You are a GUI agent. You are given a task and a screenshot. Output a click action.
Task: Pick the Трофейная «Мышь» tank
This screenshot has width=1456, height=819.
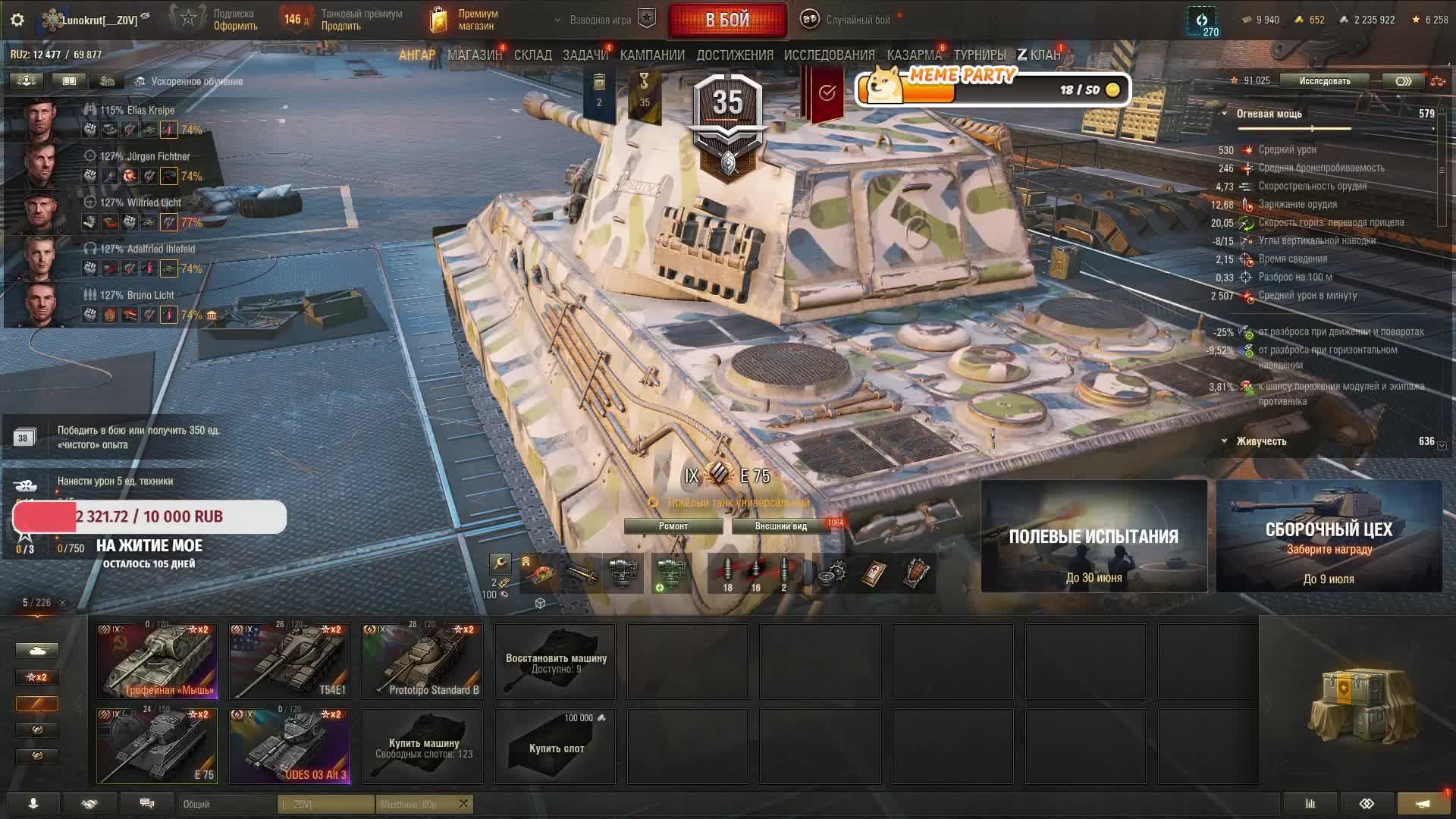click(x=157, y=661)
